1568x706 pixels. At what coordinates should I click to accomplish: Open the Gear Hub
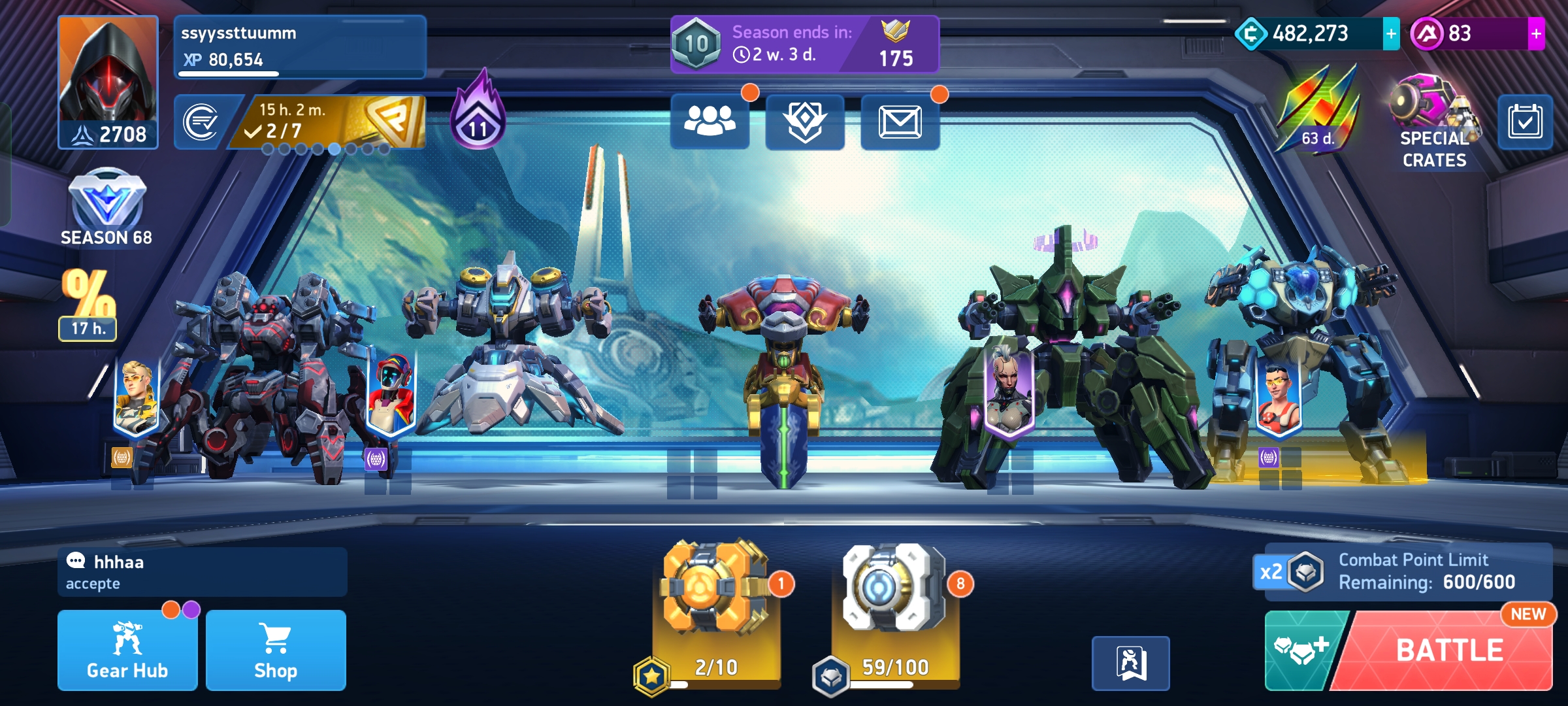[127, 650]
